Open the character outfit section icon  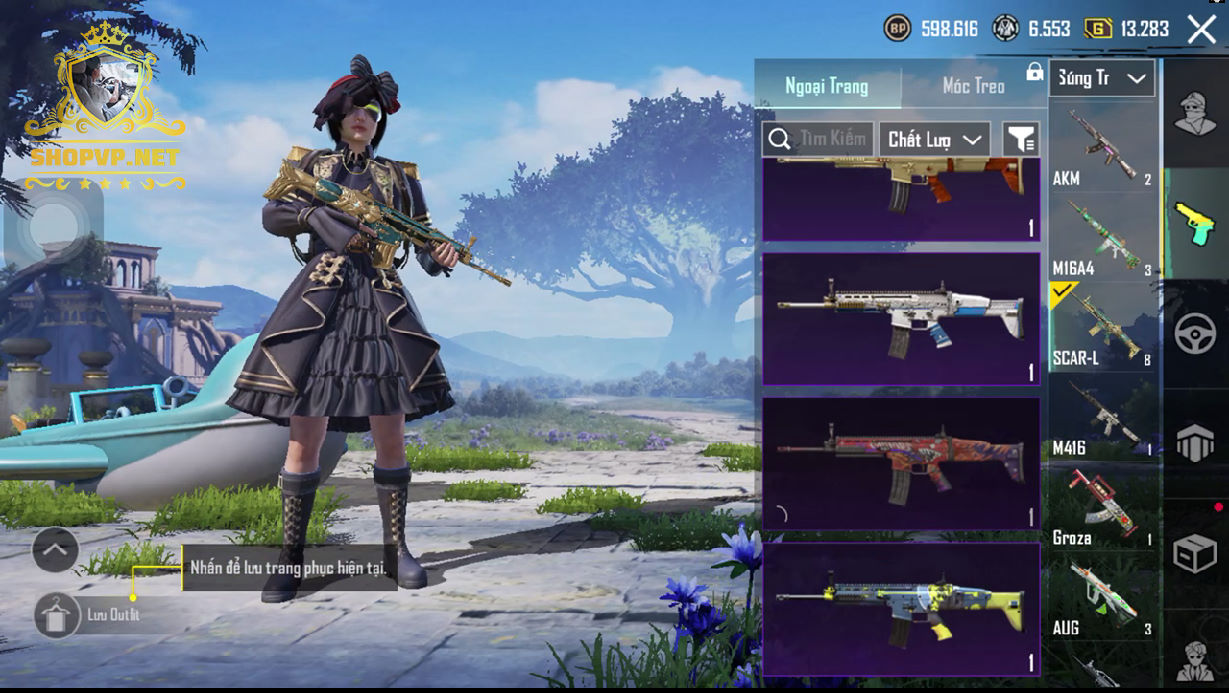tap(1195, 113)
